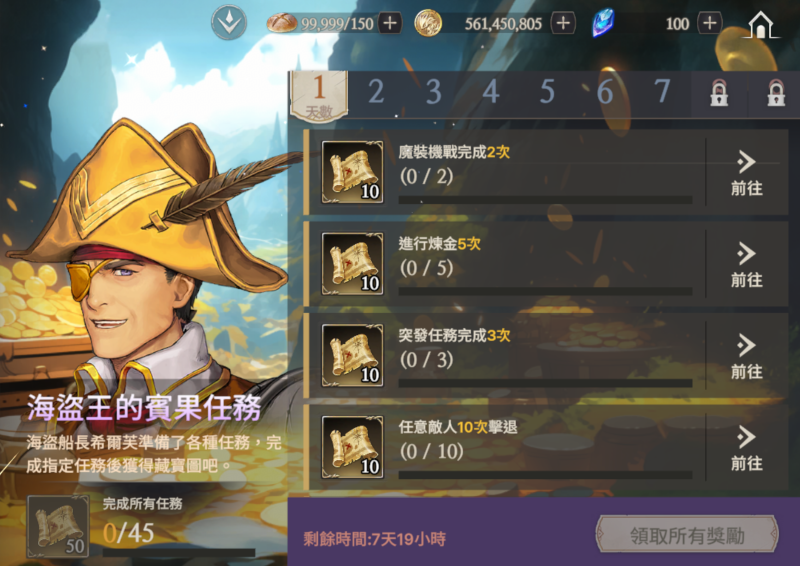Go to the 突發任務 mission
Screen dimensions: 800x566
tap(746, 357)
